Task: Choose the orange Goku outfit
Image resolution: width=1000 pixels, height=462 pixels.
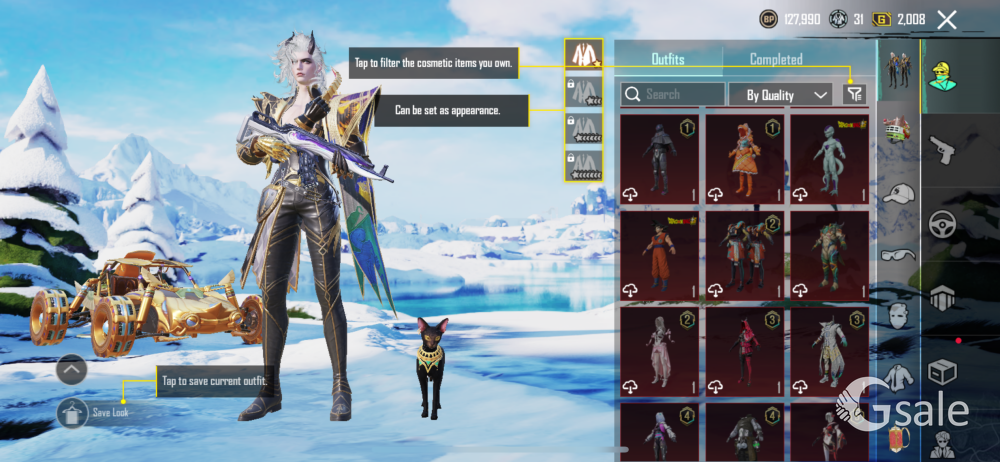Action: click(x=659, y=256)
